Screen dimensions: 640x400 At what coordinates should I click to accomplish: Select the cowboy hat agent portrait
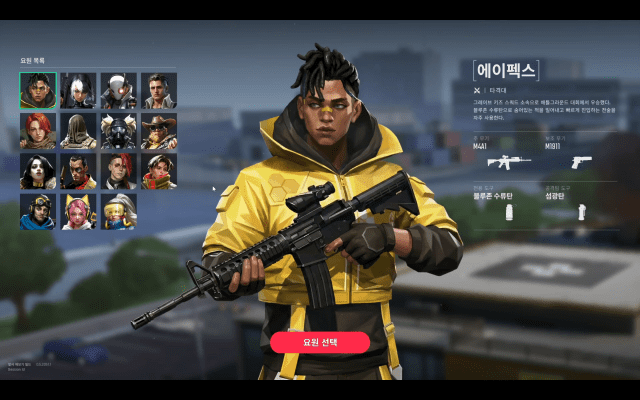[x=159, y=131]
